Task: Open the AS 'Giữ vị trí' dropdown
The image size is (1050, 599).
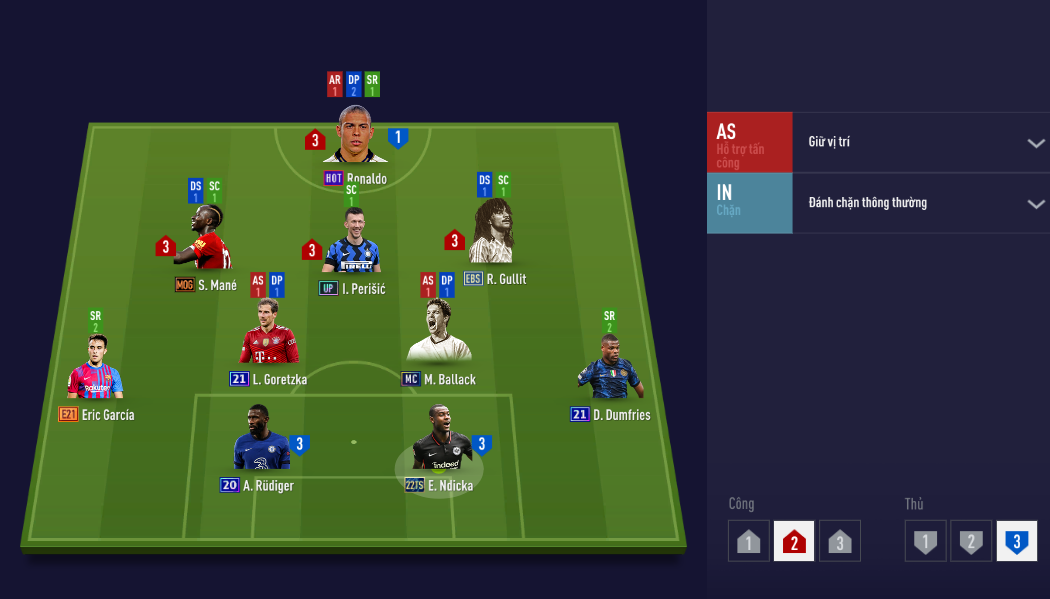Action: [920, 142]
